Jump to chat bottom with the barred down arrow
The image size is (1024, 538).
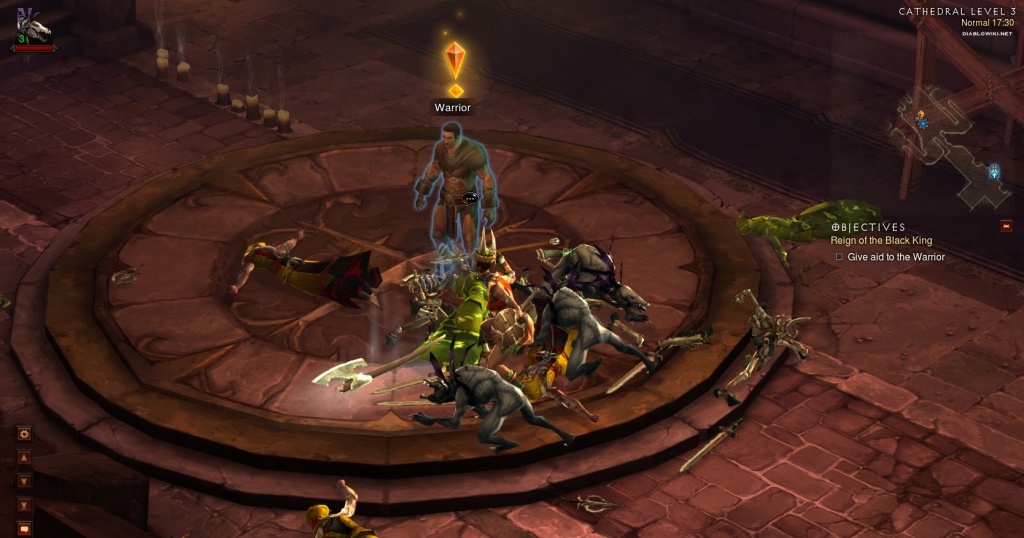point(24,505)
